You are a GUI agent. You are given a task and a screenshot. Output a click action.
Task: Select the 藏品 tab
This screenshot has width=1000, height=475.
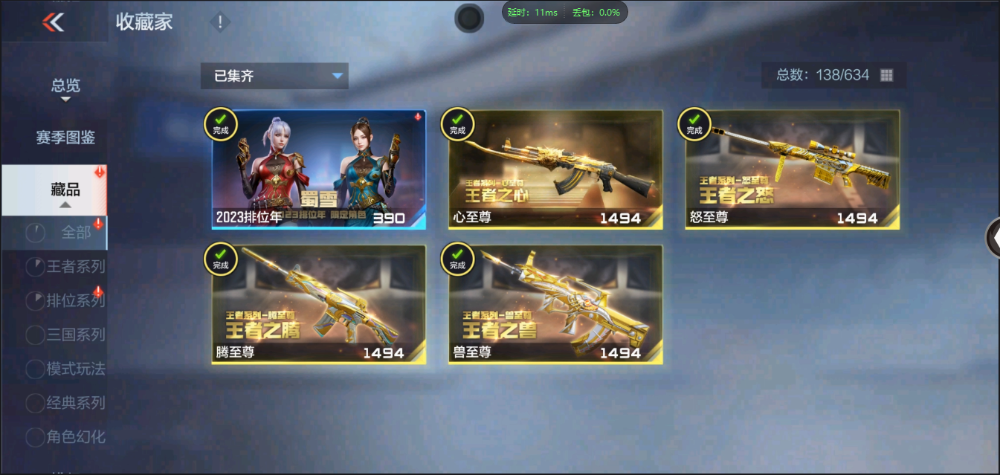66,189
